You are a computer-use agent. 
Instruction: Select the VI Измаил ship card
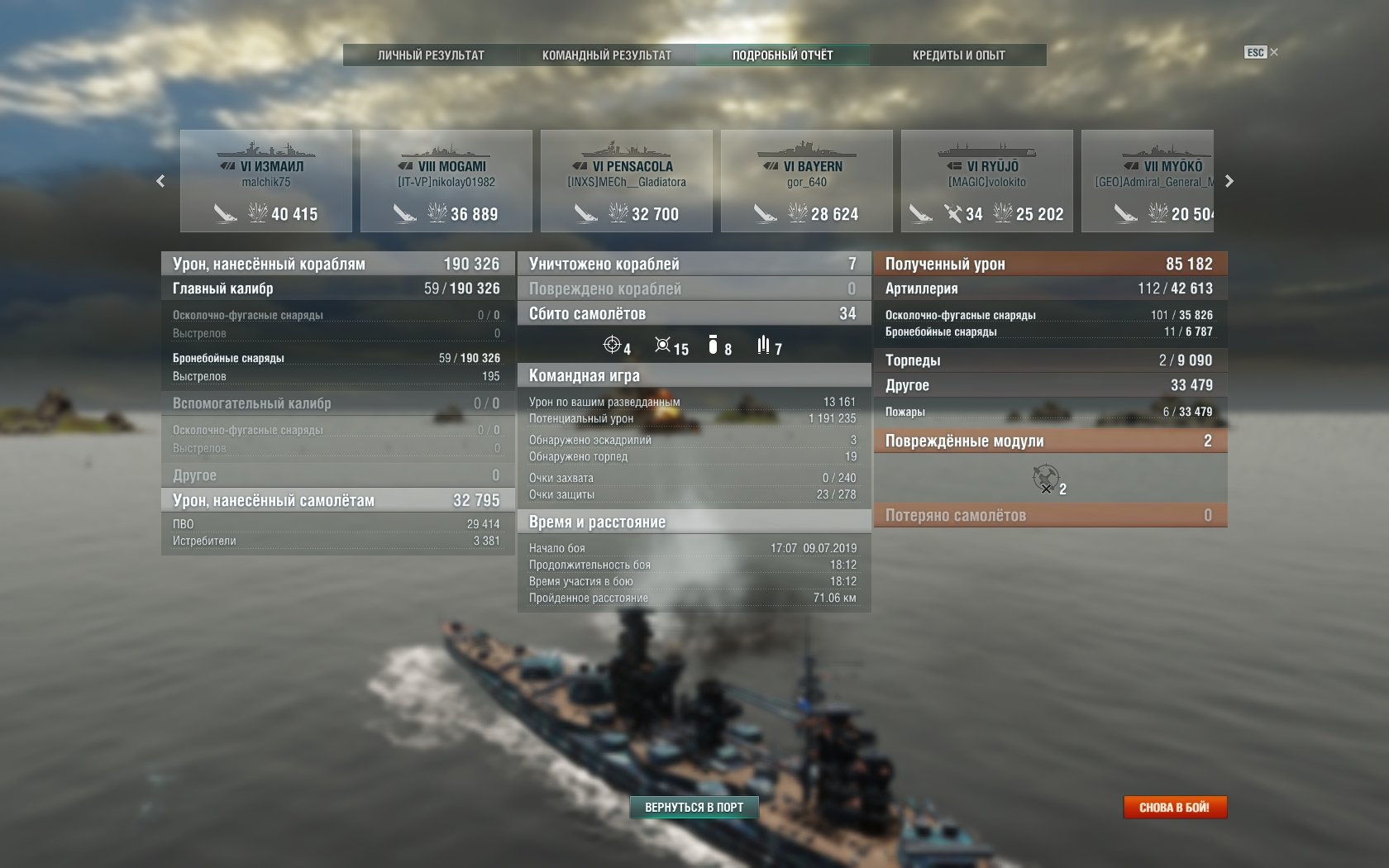point(266,181)
